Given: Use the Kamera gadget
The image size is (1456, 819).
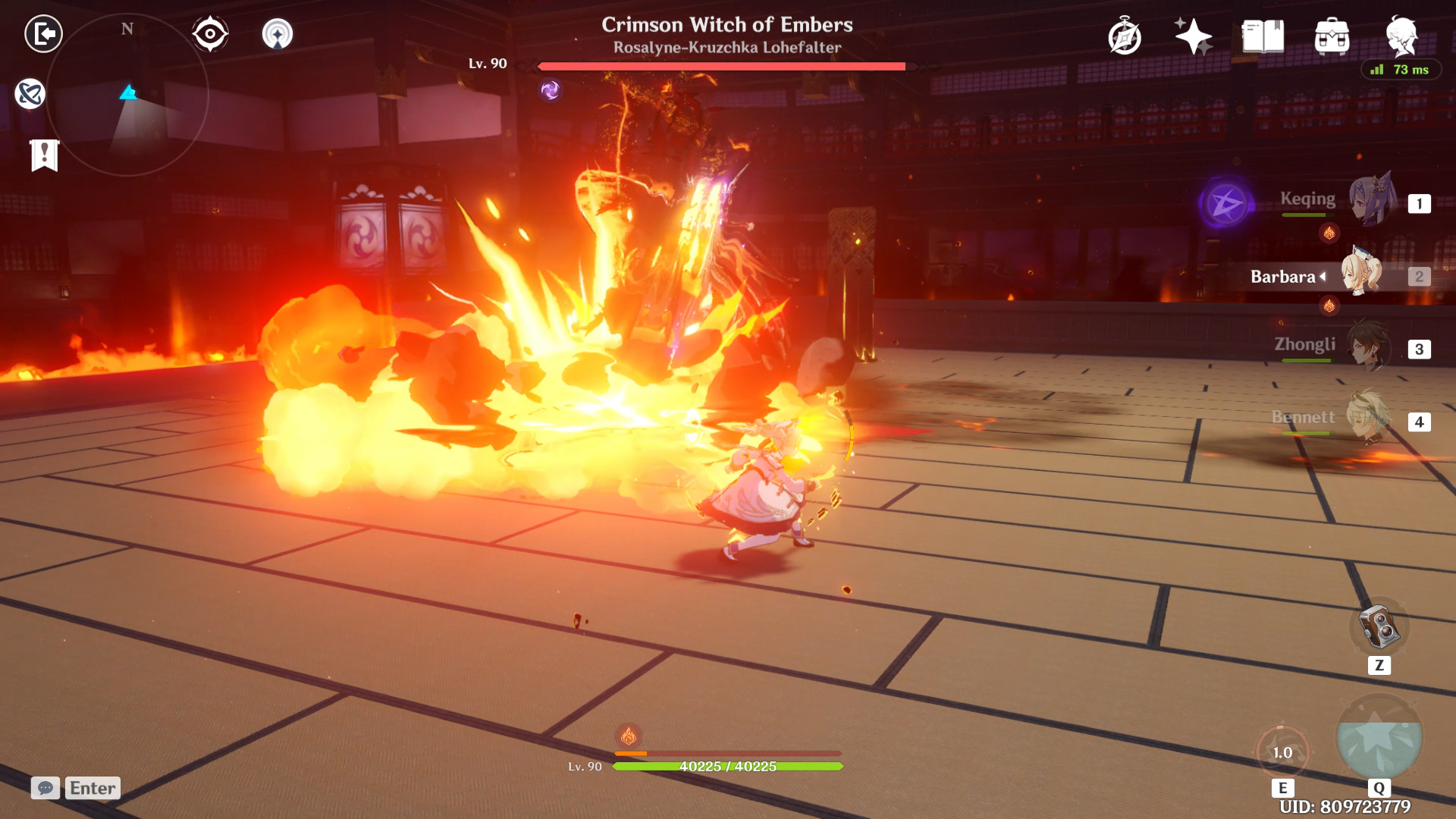Looking at the screenshot, I should pos(1379,628).
